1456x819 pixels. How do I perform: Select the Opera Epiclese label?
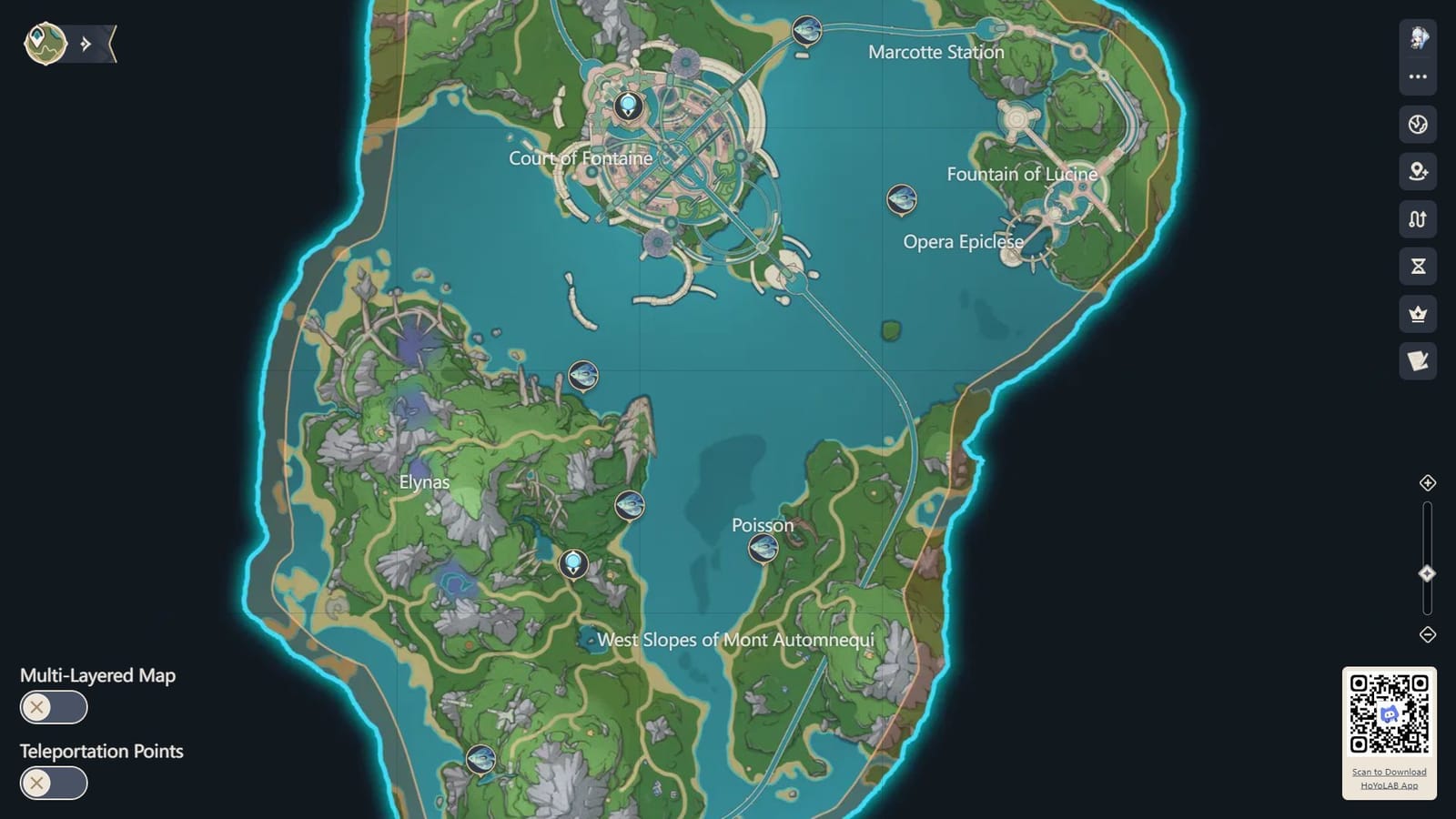point(963,242)
